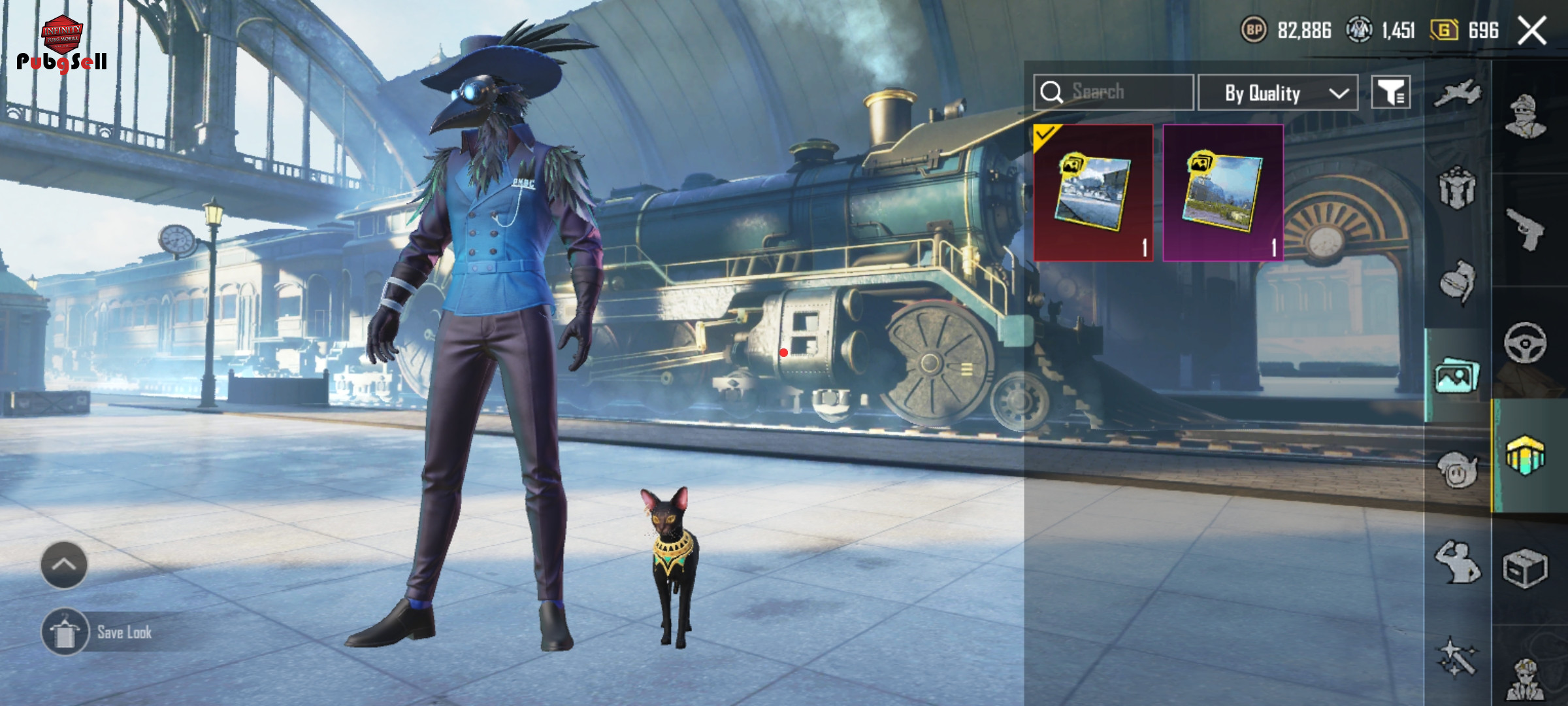Open the gift box sub-tab
Viewport: 1568px width, 706px height.
(1458, 189)
